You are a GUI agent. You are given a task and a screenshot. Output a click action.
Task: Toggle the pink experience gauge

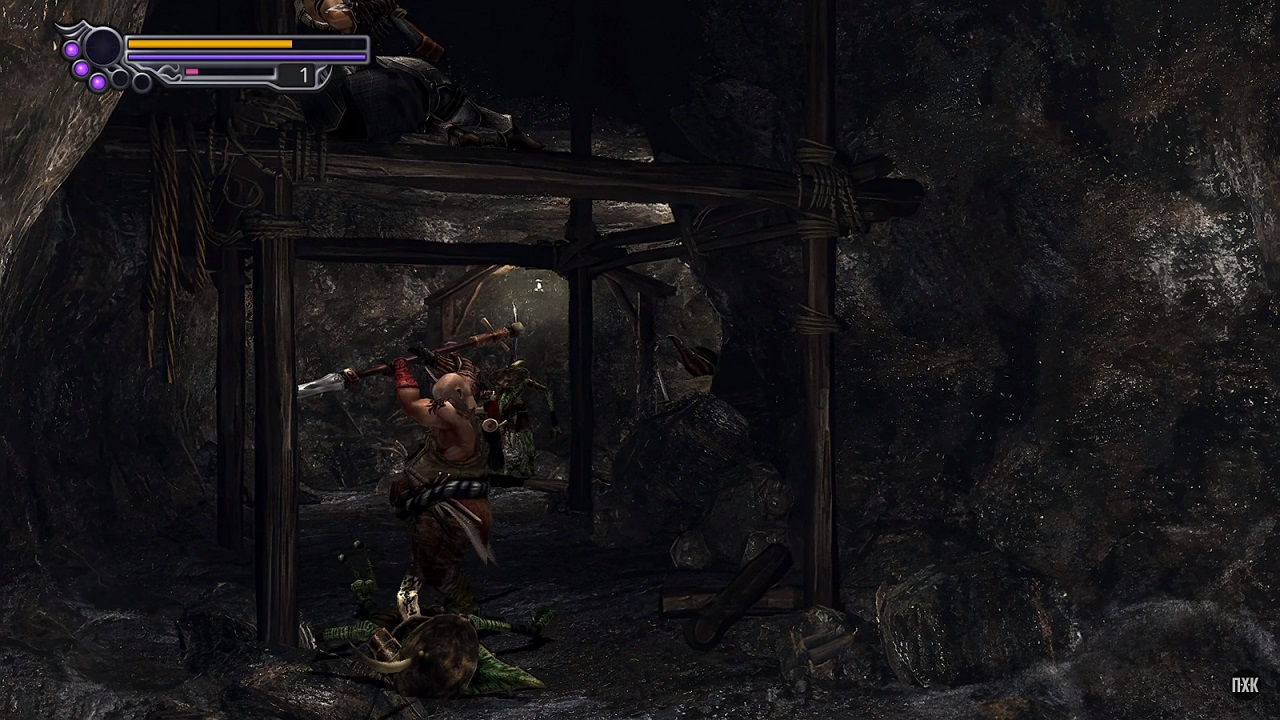pyautogui.click(x=192, y=71)
